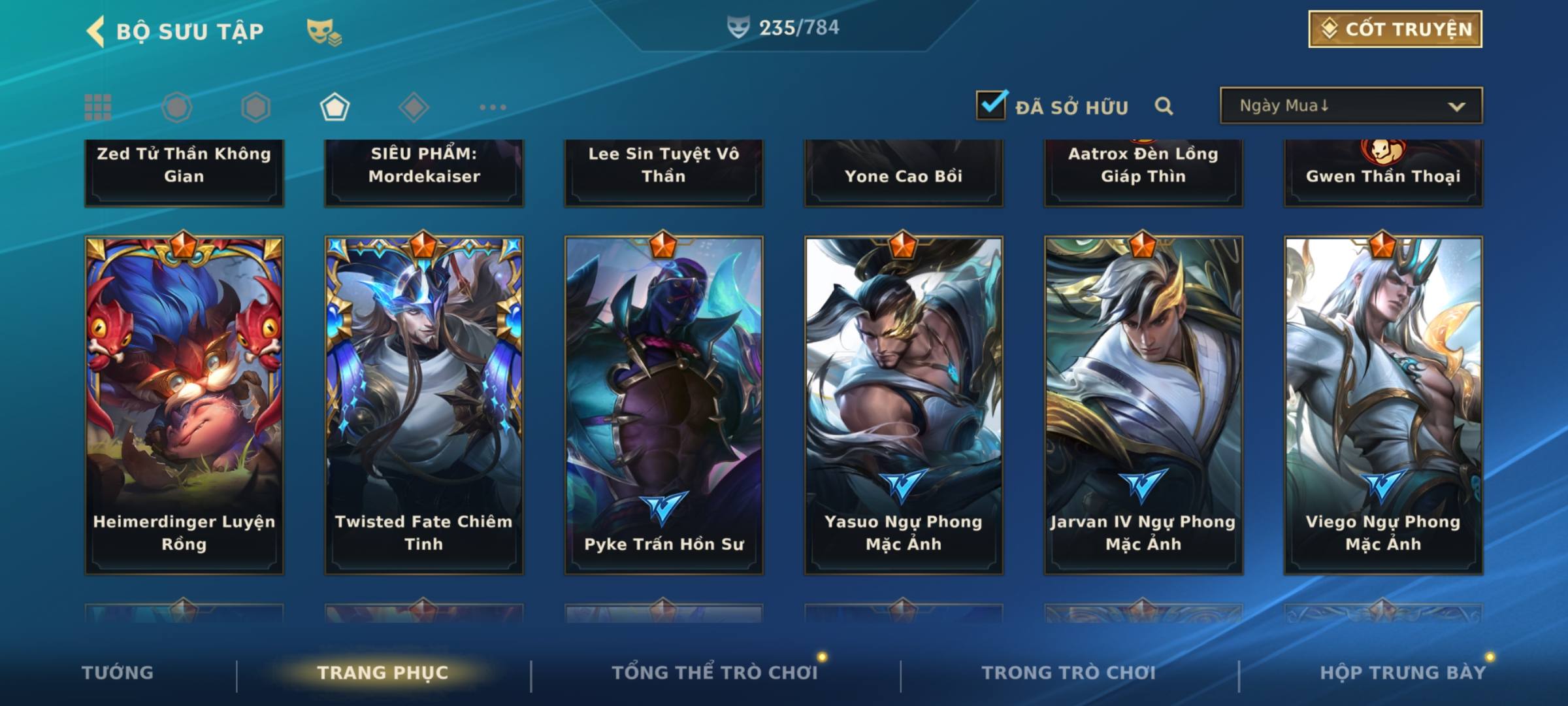Open the Ngày Mua sort dropdown
The image size is (1568, 706).
coord(1350,106)
